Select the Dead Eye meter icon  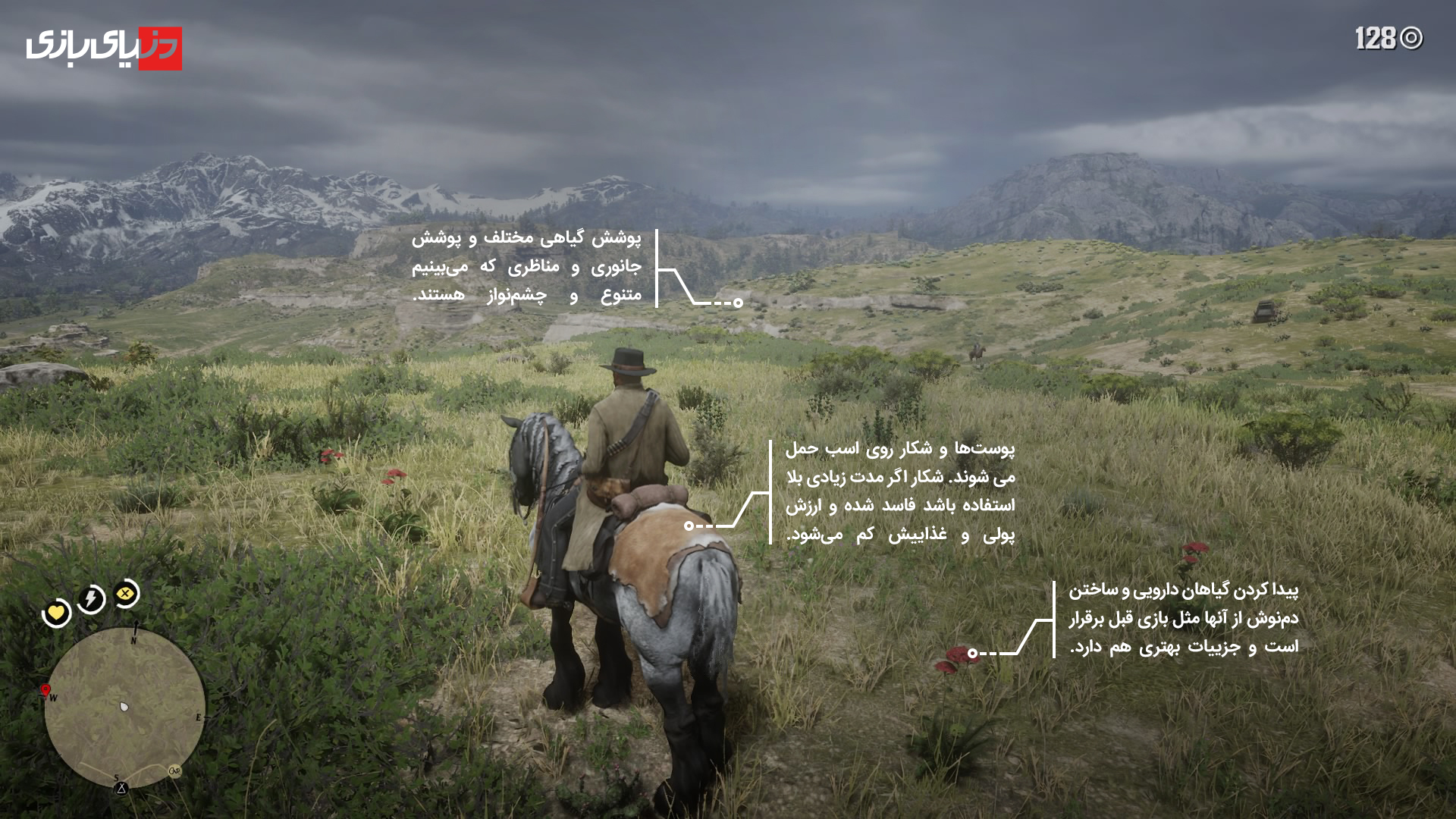(x=125, y=592)
